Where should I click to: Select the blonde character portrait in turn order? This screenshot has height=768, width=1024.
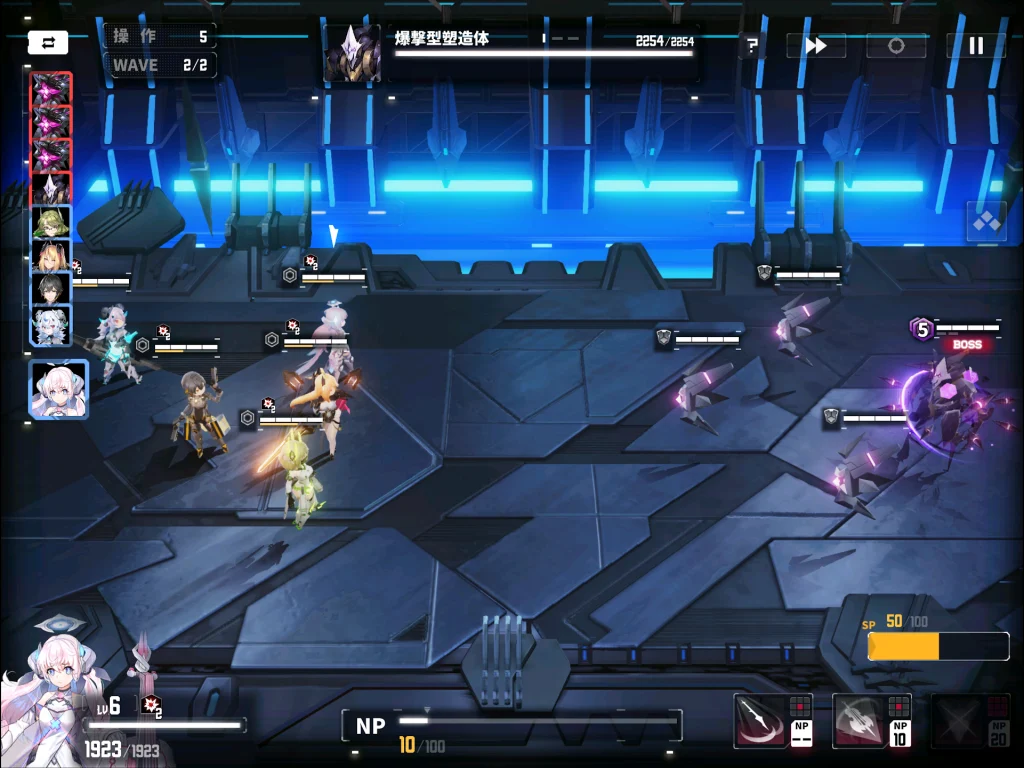(x=50, y=257)
